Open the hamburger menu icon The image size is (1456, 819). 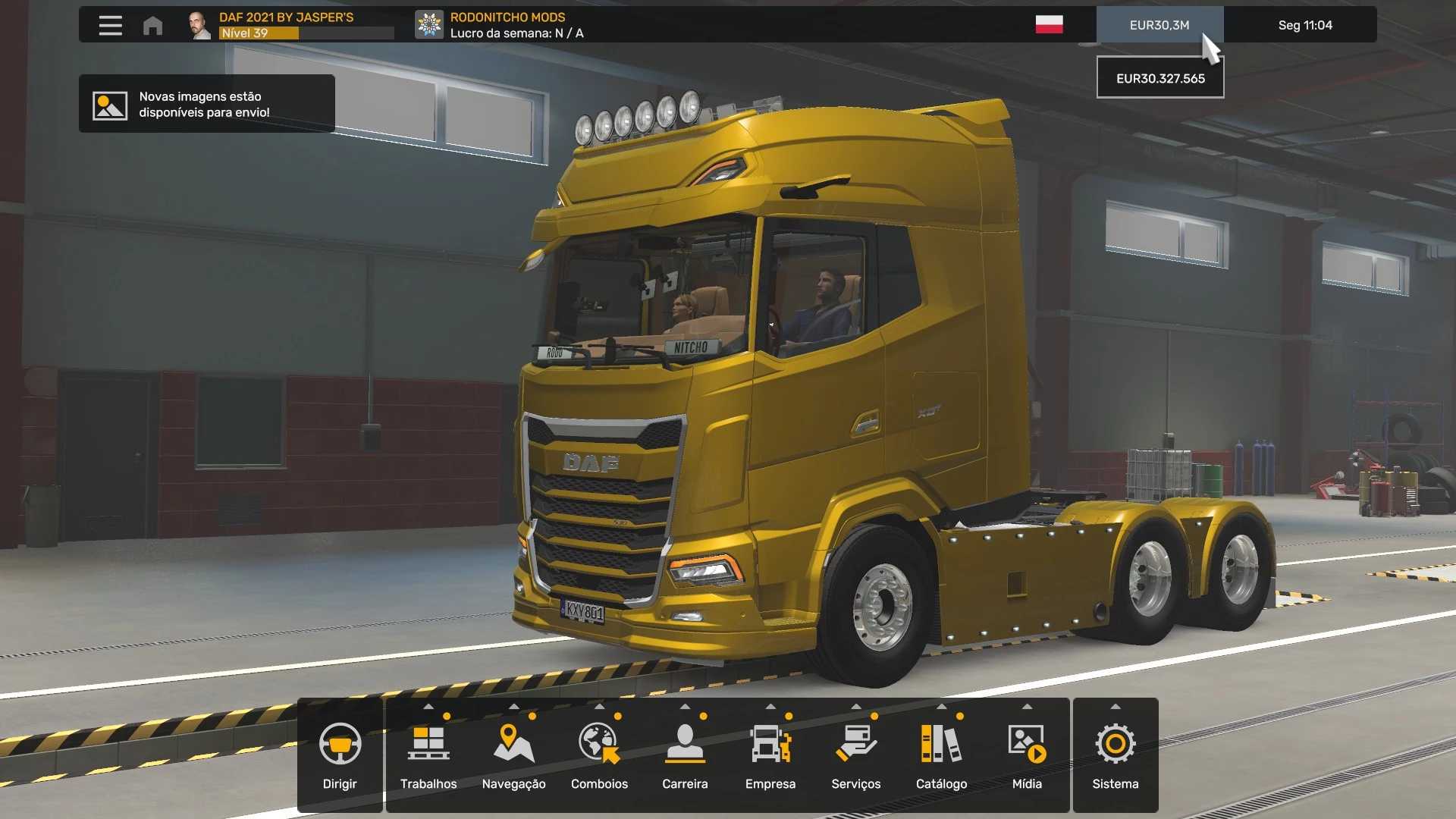coord(111,25)
